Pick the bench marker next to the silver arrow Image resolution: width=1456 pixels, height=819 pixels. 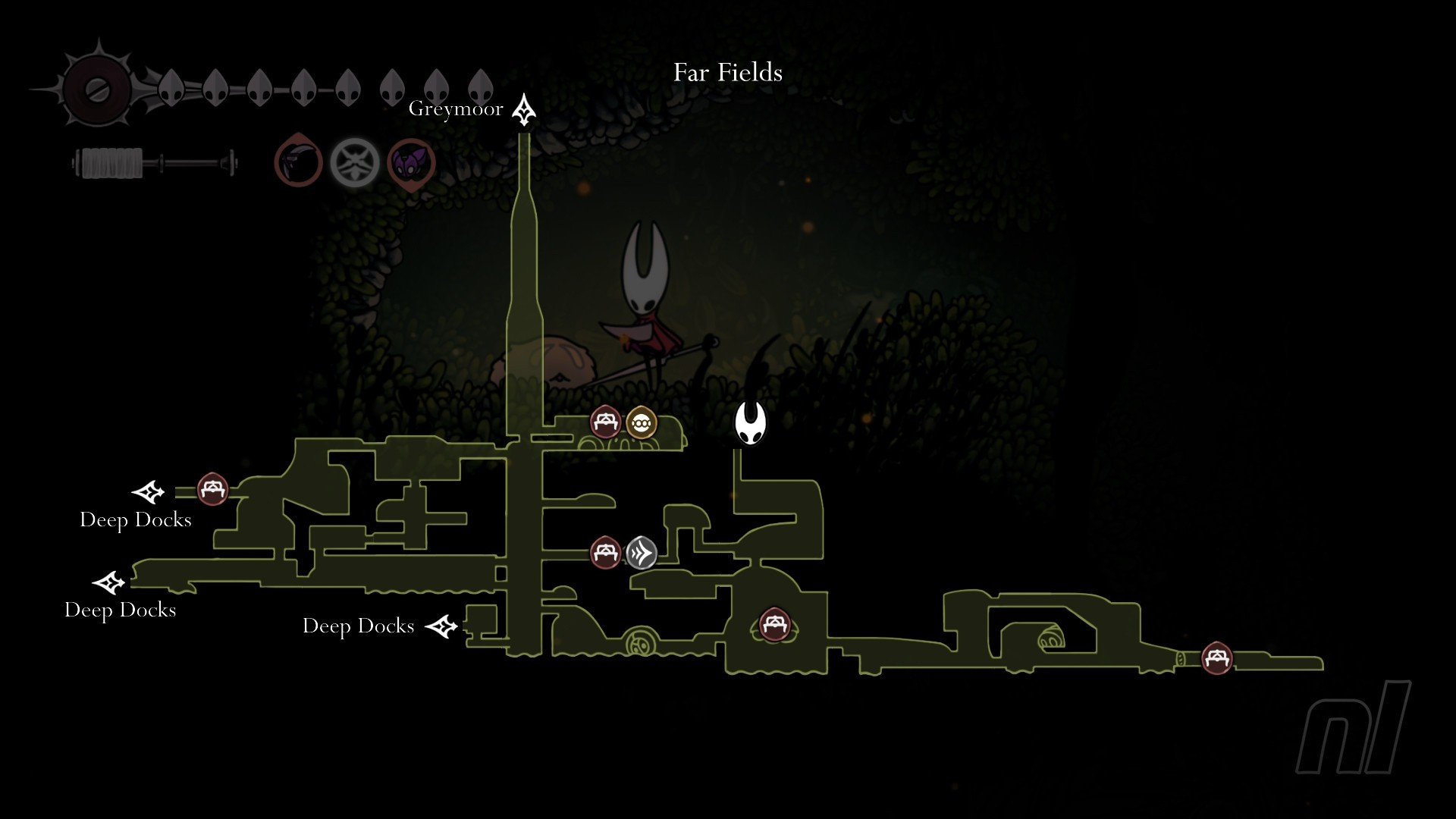coord(605,553)
